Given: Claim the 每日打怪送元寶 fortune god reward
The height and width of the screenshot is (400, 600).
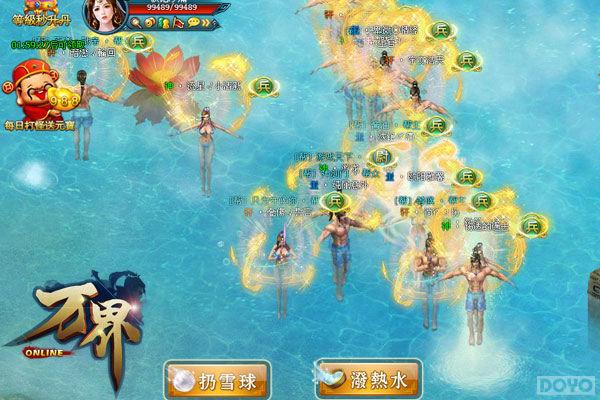Looking at the screenshot, I should pyautogui.click(x=38, y=92).
